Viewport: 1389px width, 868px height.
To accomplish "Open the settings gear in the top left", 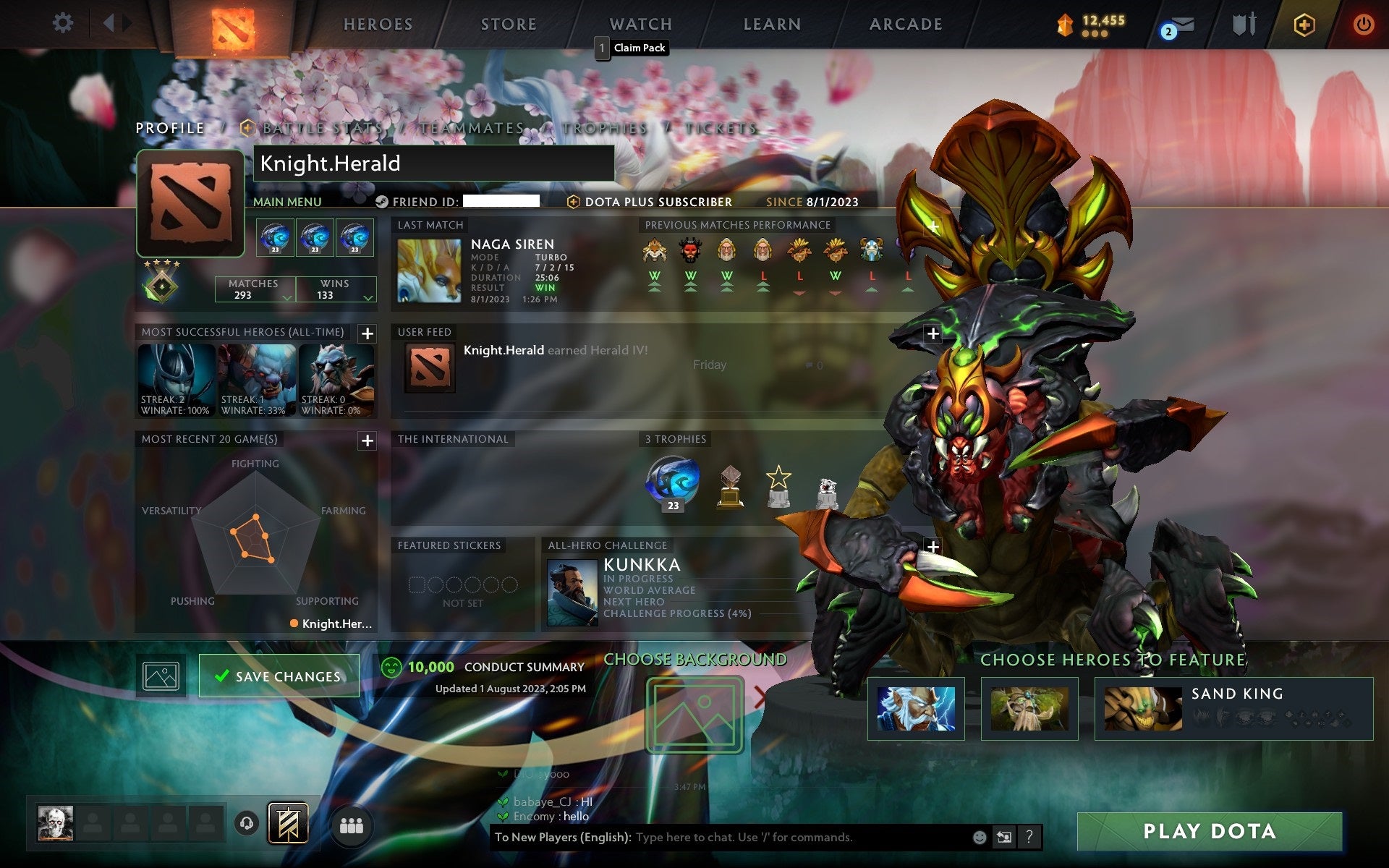I will coord(64,23).
